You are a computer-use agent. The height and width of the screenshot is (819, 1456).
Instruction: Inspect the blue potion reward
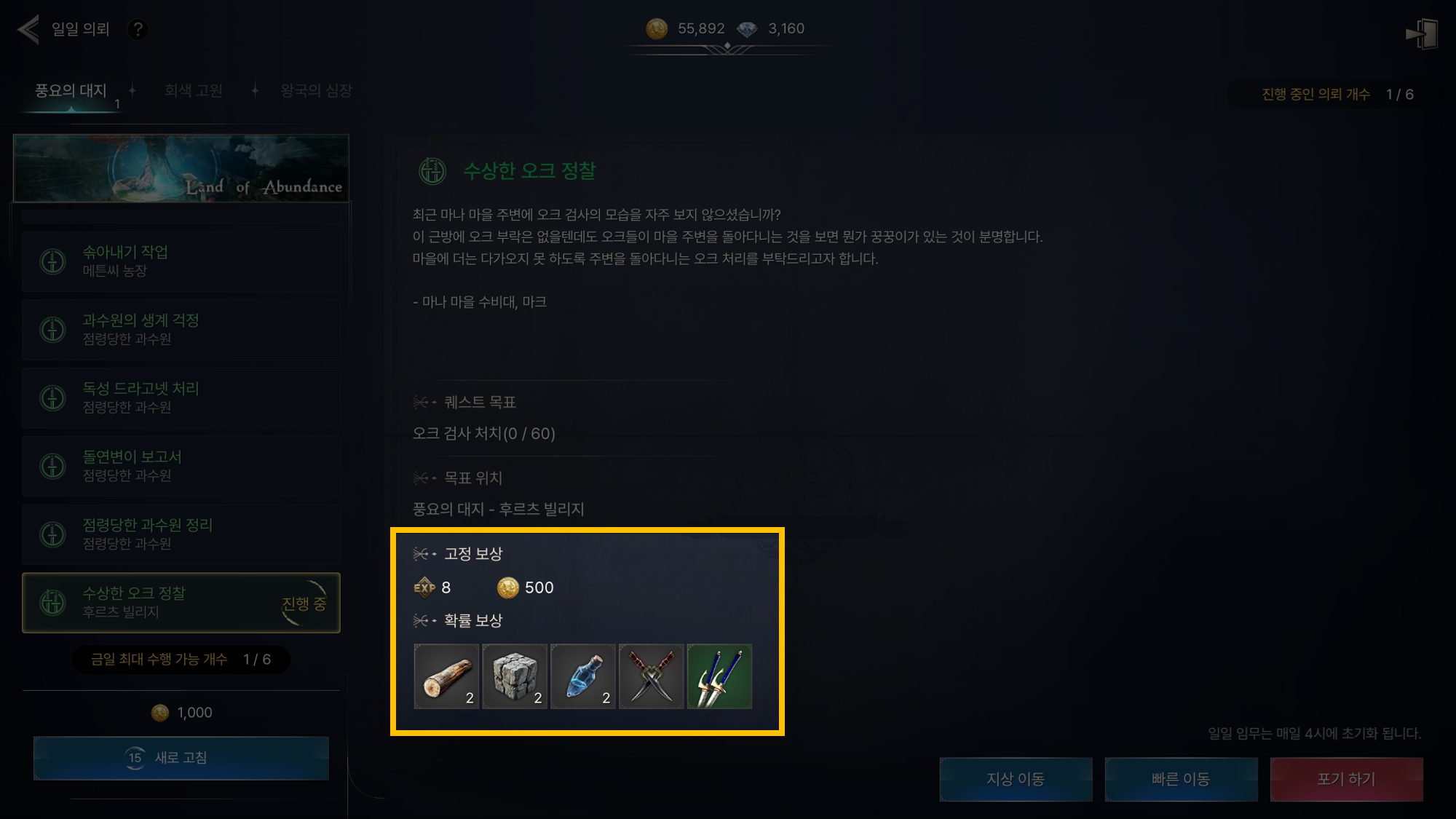point(583,676)
